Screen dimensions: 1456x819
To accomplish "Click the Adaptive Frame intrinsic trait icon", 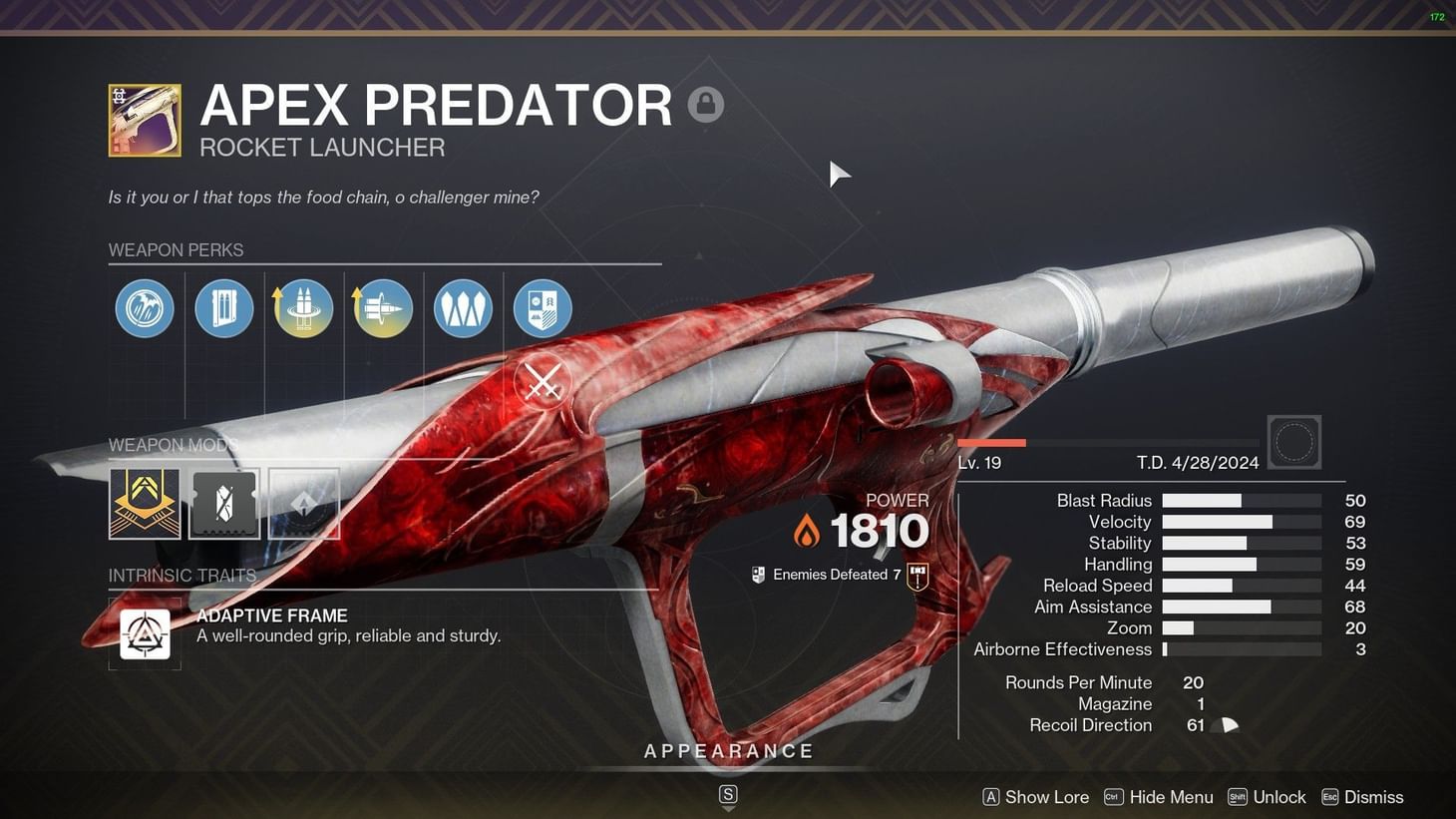I will click(x=145, y=632).
